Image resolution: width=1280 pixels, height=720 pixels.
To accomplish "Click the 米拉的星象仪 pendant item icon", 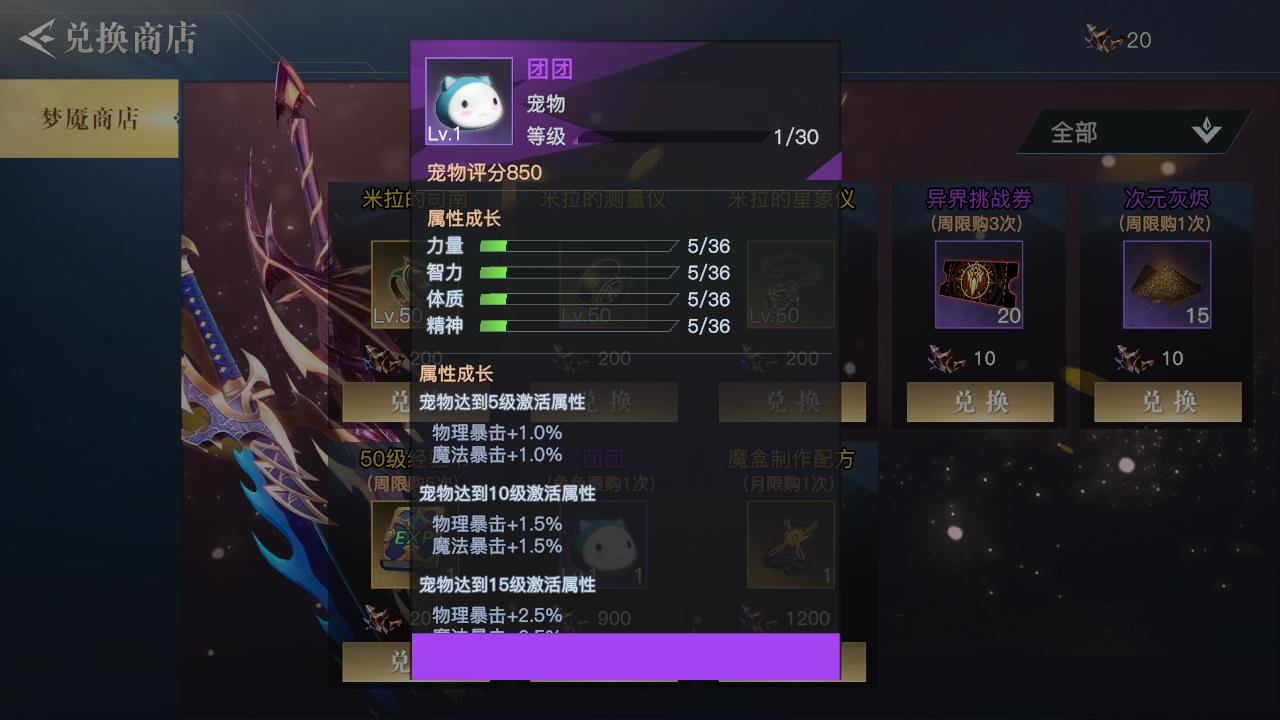I will pos(791,284).
